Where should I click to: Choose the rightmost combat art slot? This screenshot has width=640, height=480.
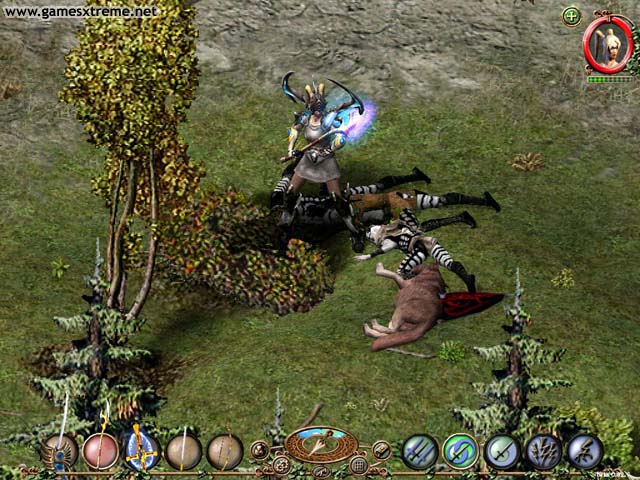coord(584,451)
